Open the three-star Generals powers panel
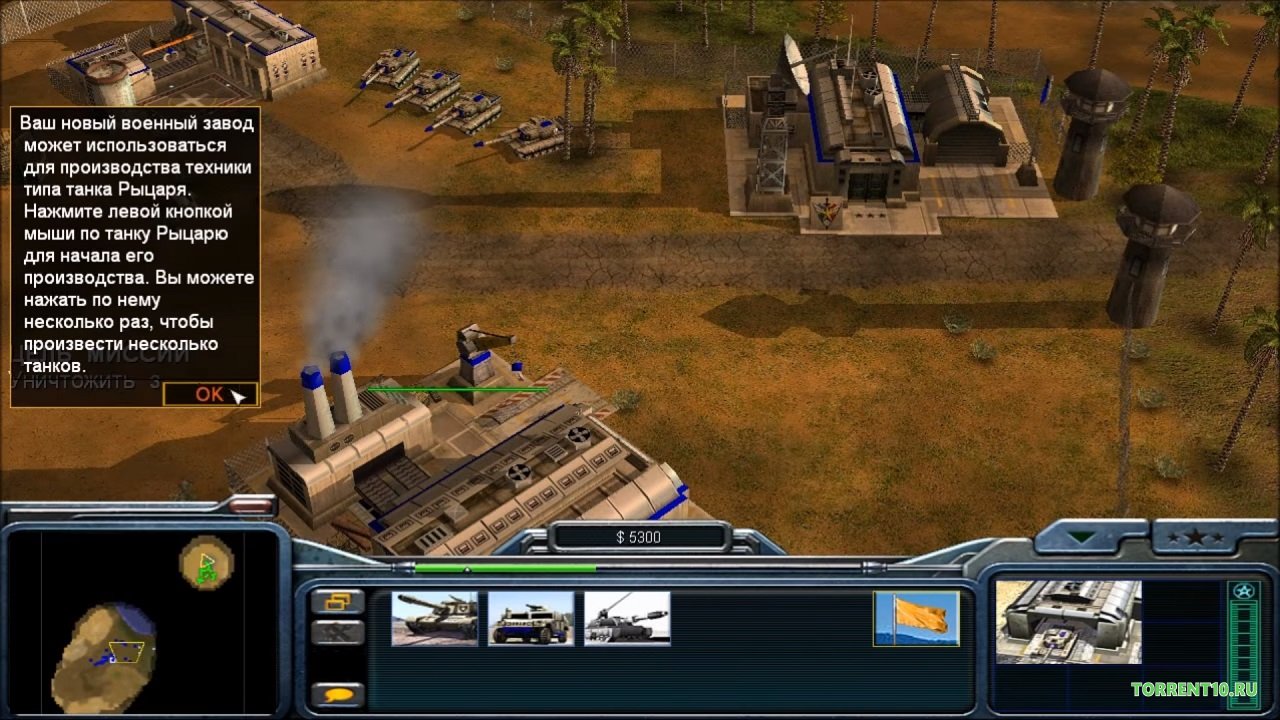 pyautogui.click(x=1196, y=537)
